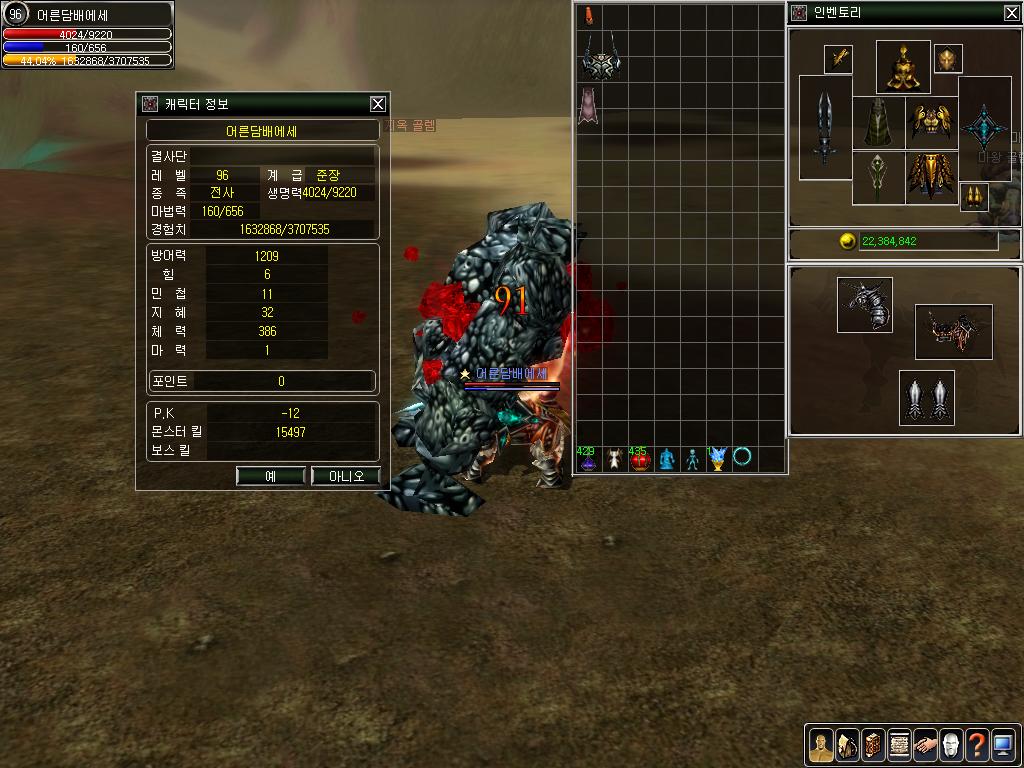Image resolution: width=1024 pixels, height=768 pixels.
Task: Click the 예 confirm button
Action: [270, 476]
